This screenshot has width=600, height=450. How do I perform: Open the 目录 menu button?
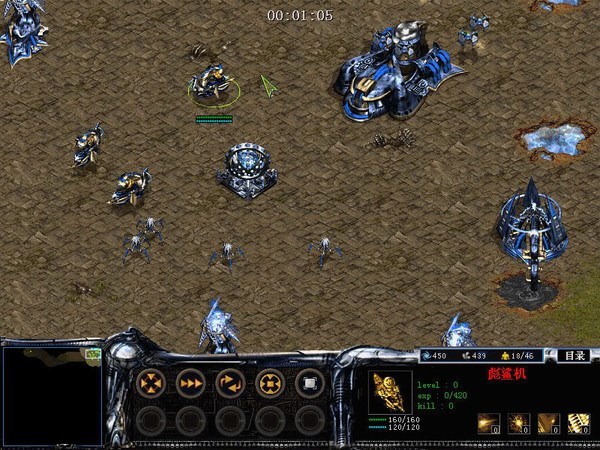pyautogui.click(x=573, y=355)
